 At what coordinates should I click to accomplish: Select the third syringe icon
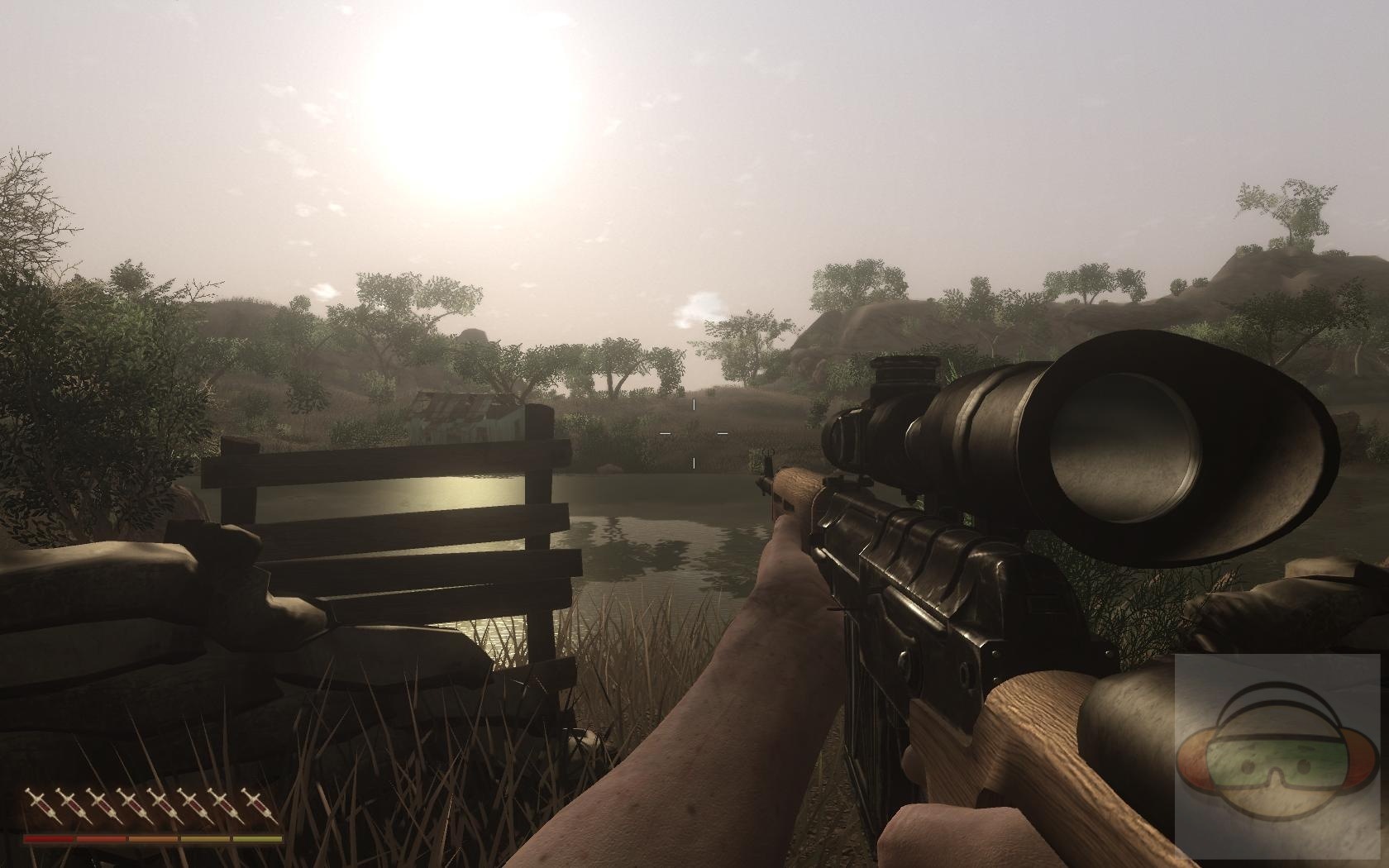click(103, 804)
